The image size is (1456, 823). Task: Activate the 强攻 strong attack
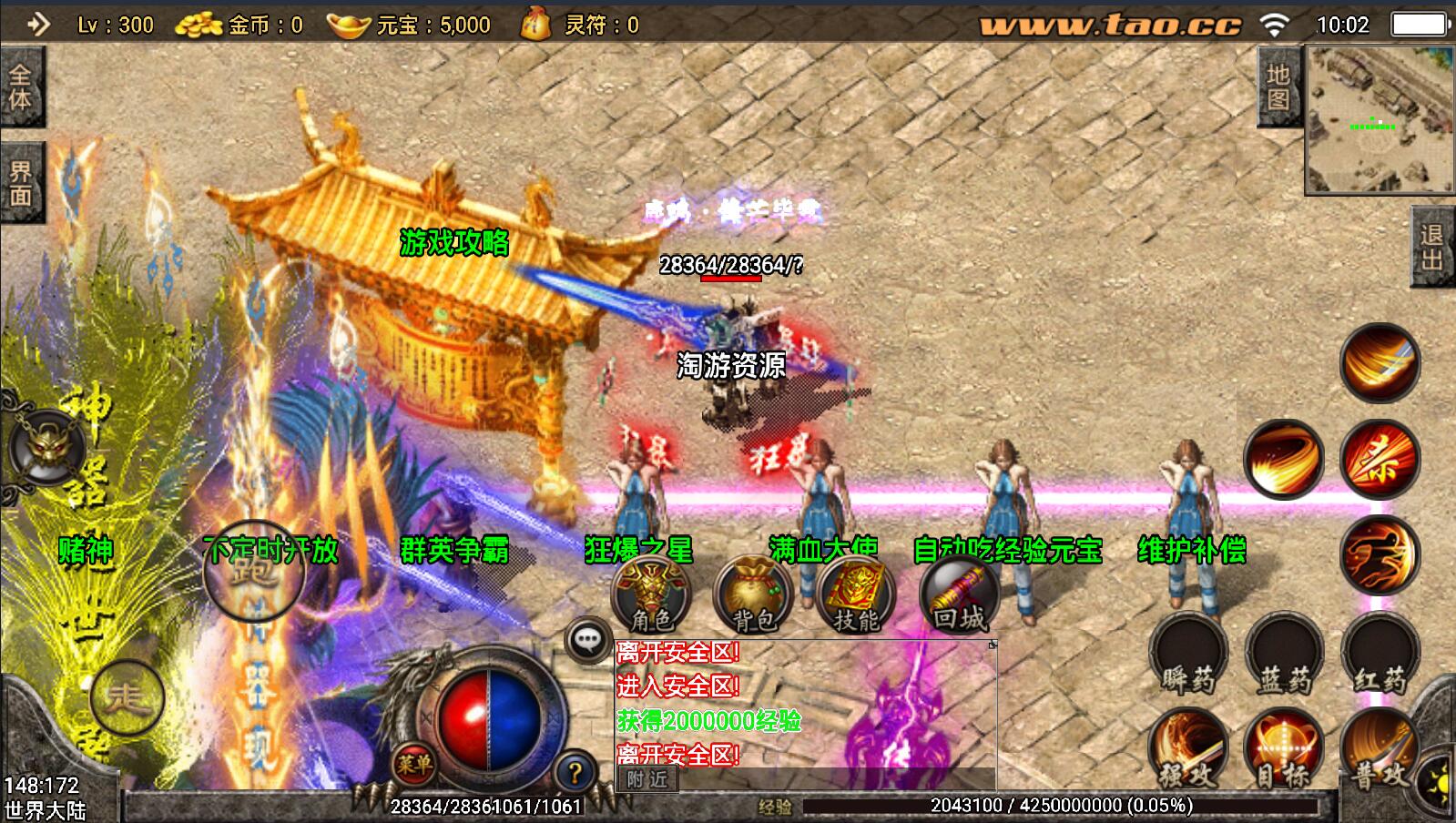(1186, 750)
